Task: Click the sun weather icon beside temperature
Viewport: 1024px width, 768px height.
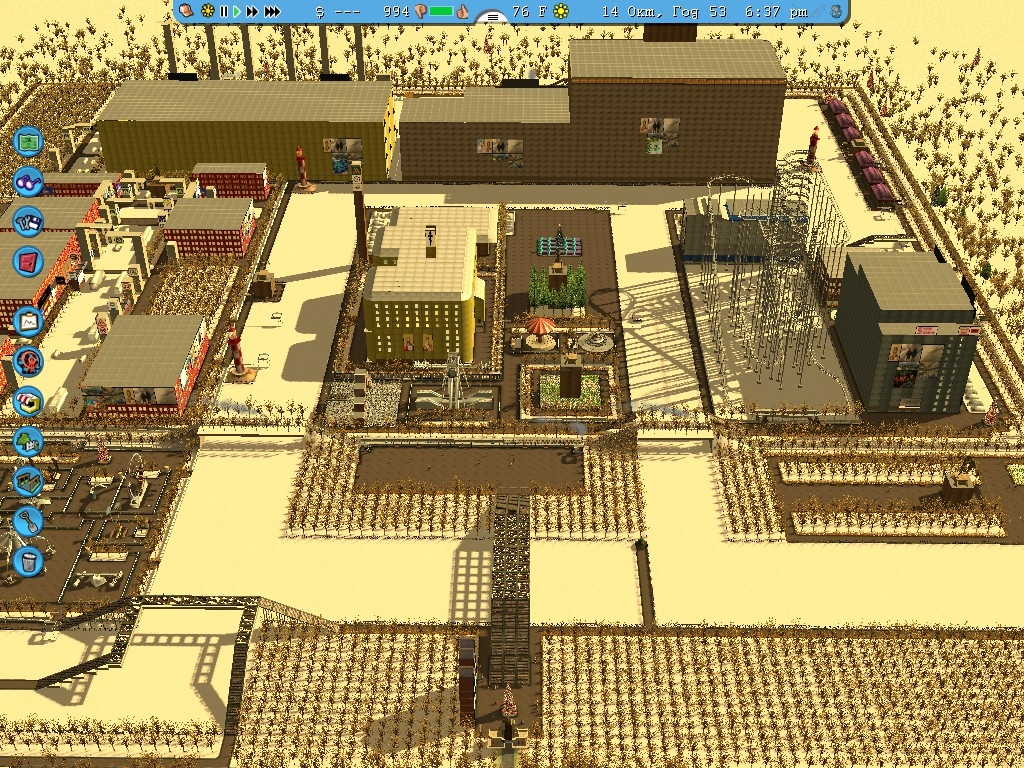Action: coord(561,11)
